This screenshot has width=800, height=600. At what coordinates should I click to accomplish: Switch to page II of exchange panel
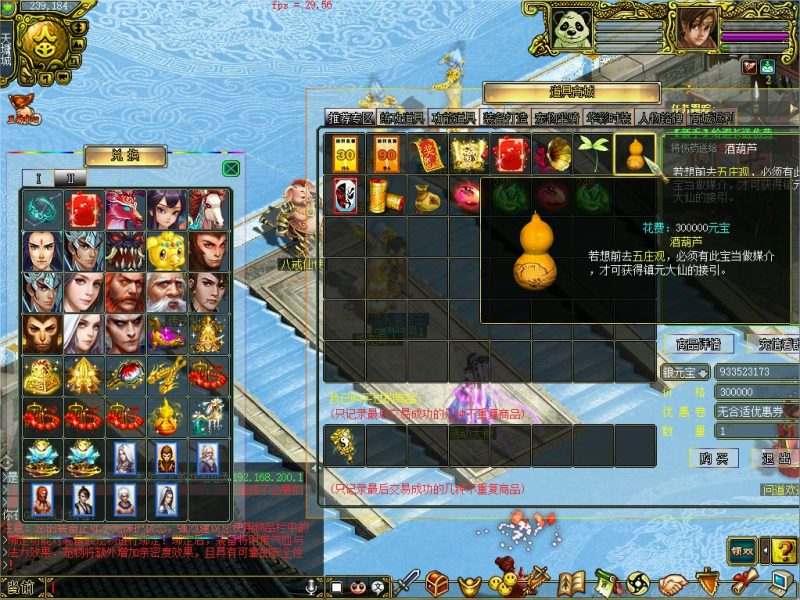coord(69,178)
